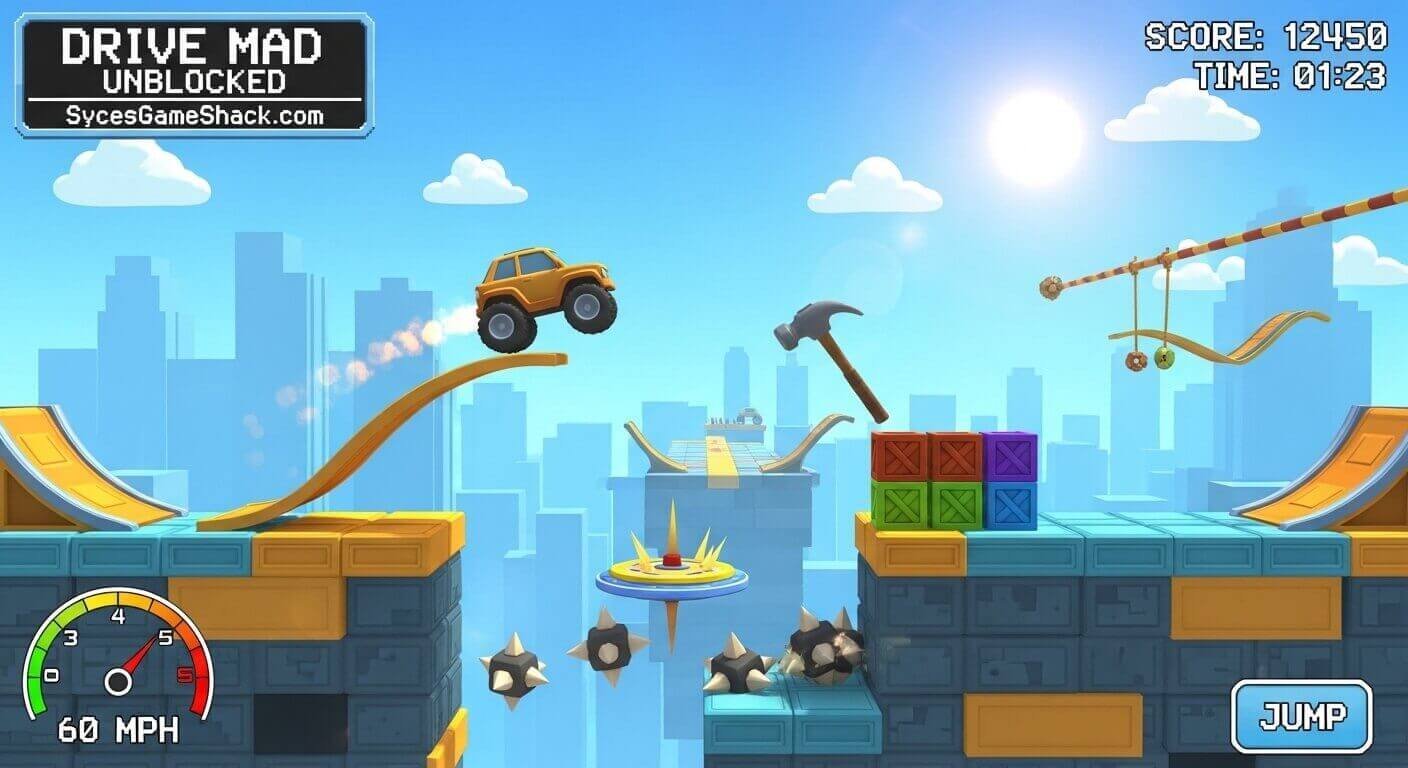Tap the JUMP button

1301,716
